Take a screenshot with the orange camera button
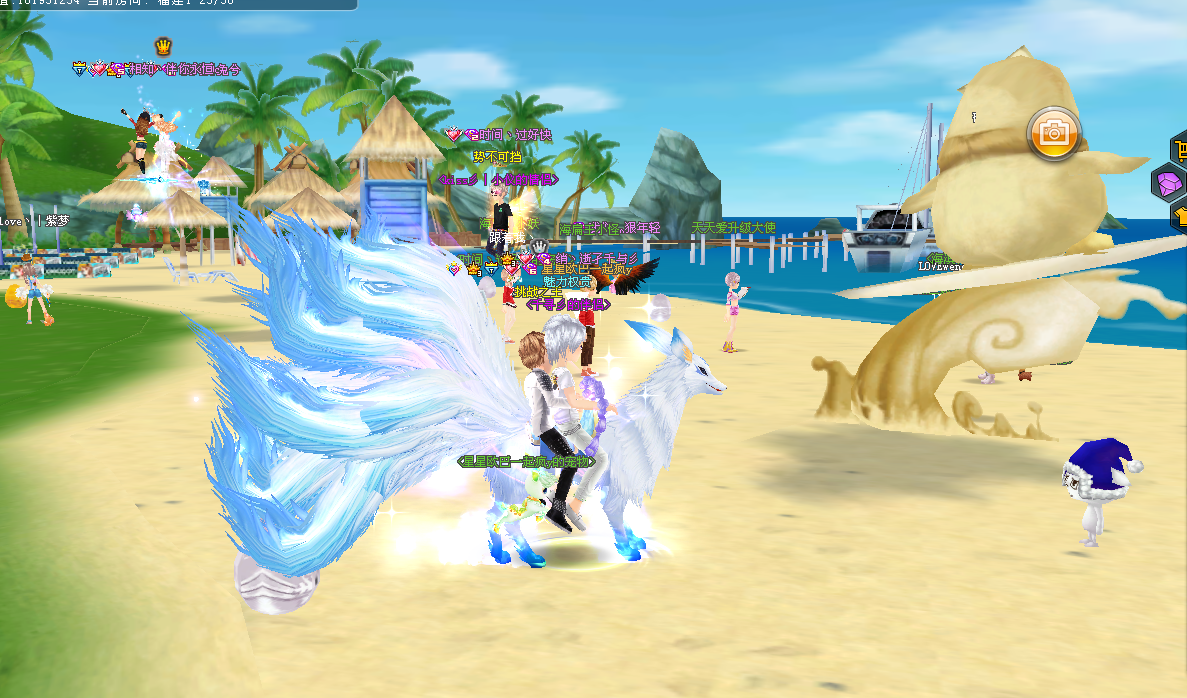The height and width of the screenshot is (698, 1187). pyautogui.click(x=1053, y=132)
